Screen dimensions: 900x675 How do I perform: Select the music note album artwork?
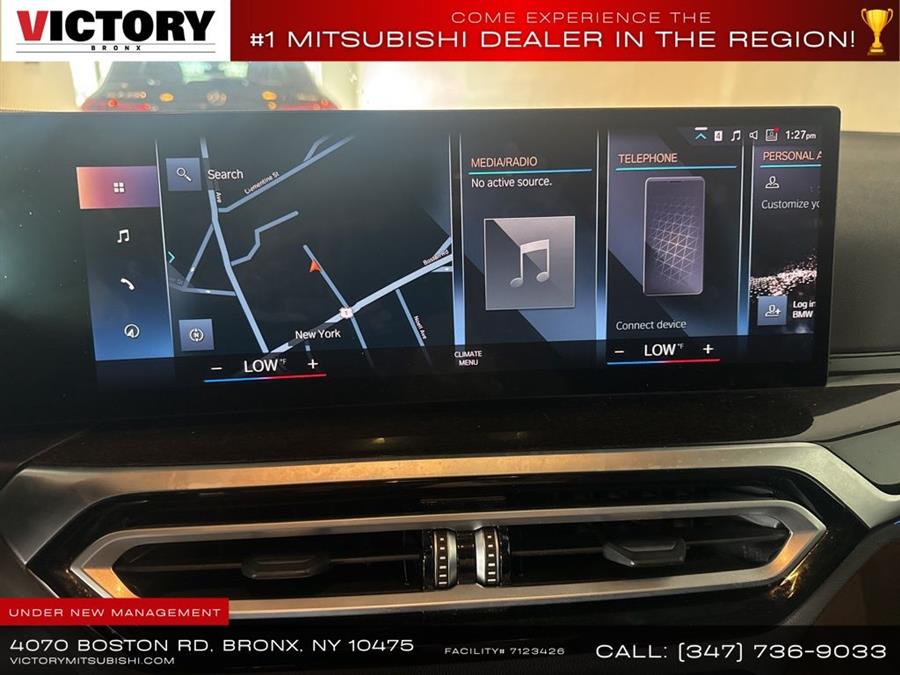pos(529,262)
